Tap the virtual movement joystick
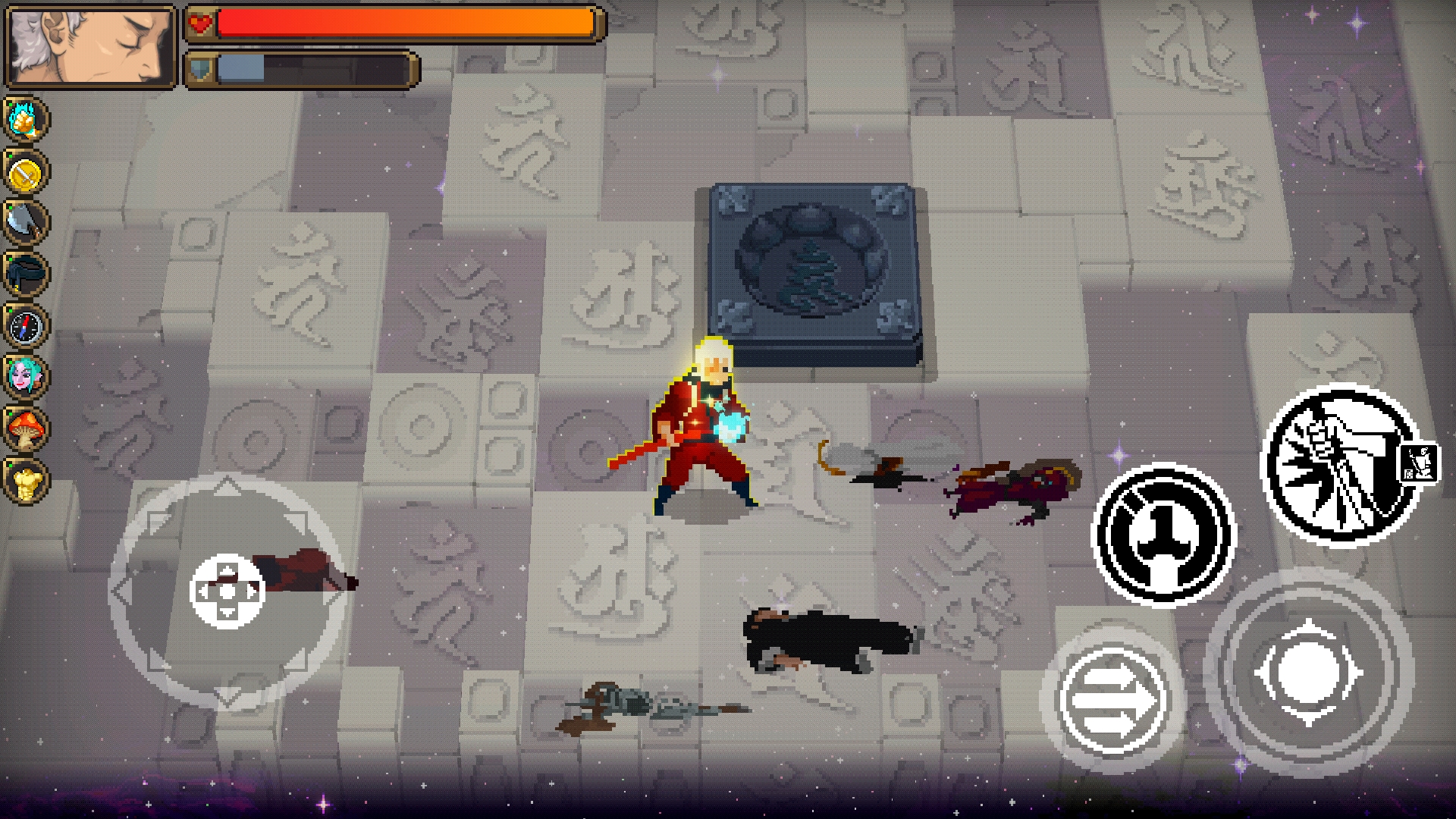 (x=227, y=591)
